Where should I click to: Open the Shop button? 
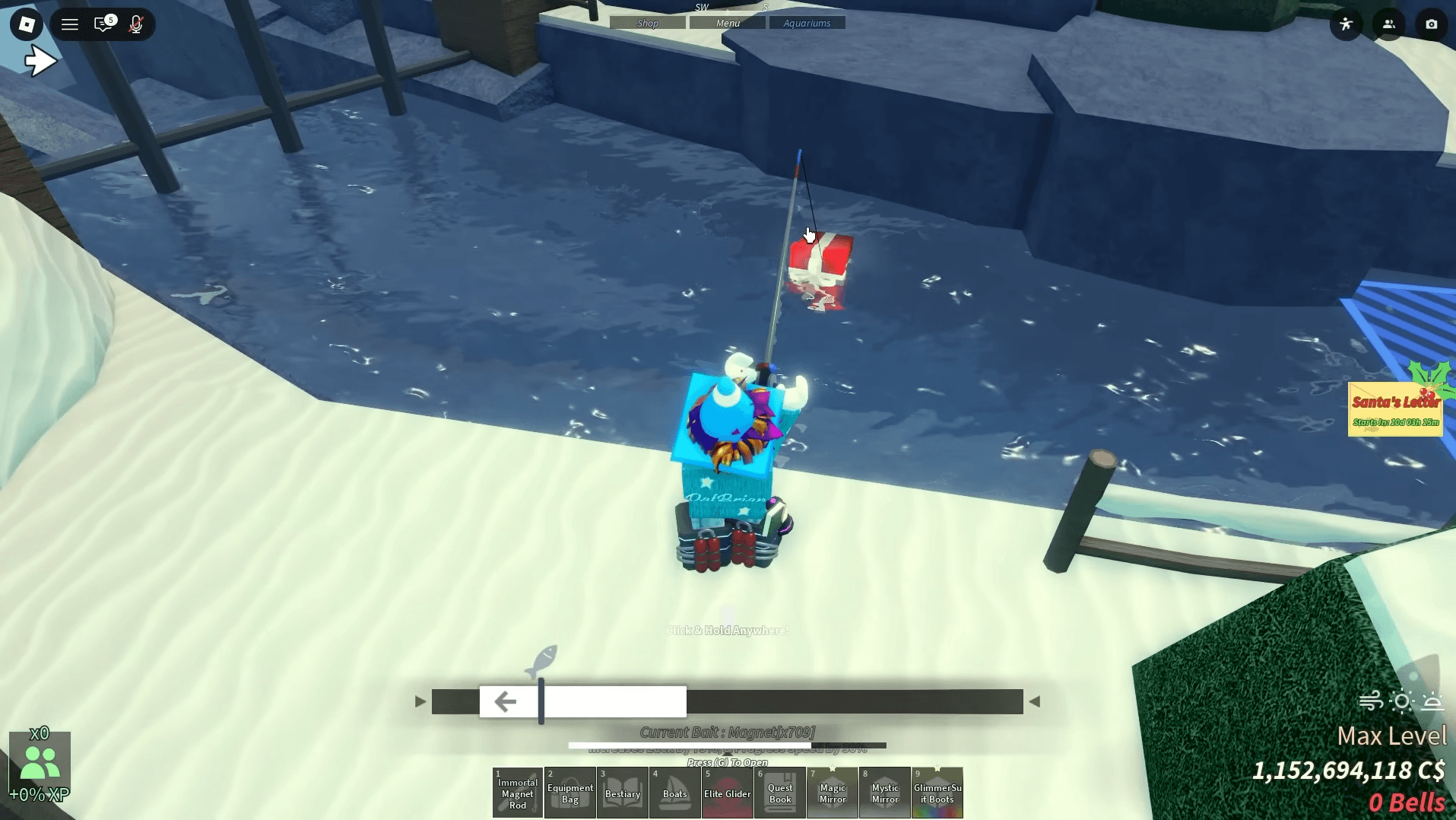point(648,23)
